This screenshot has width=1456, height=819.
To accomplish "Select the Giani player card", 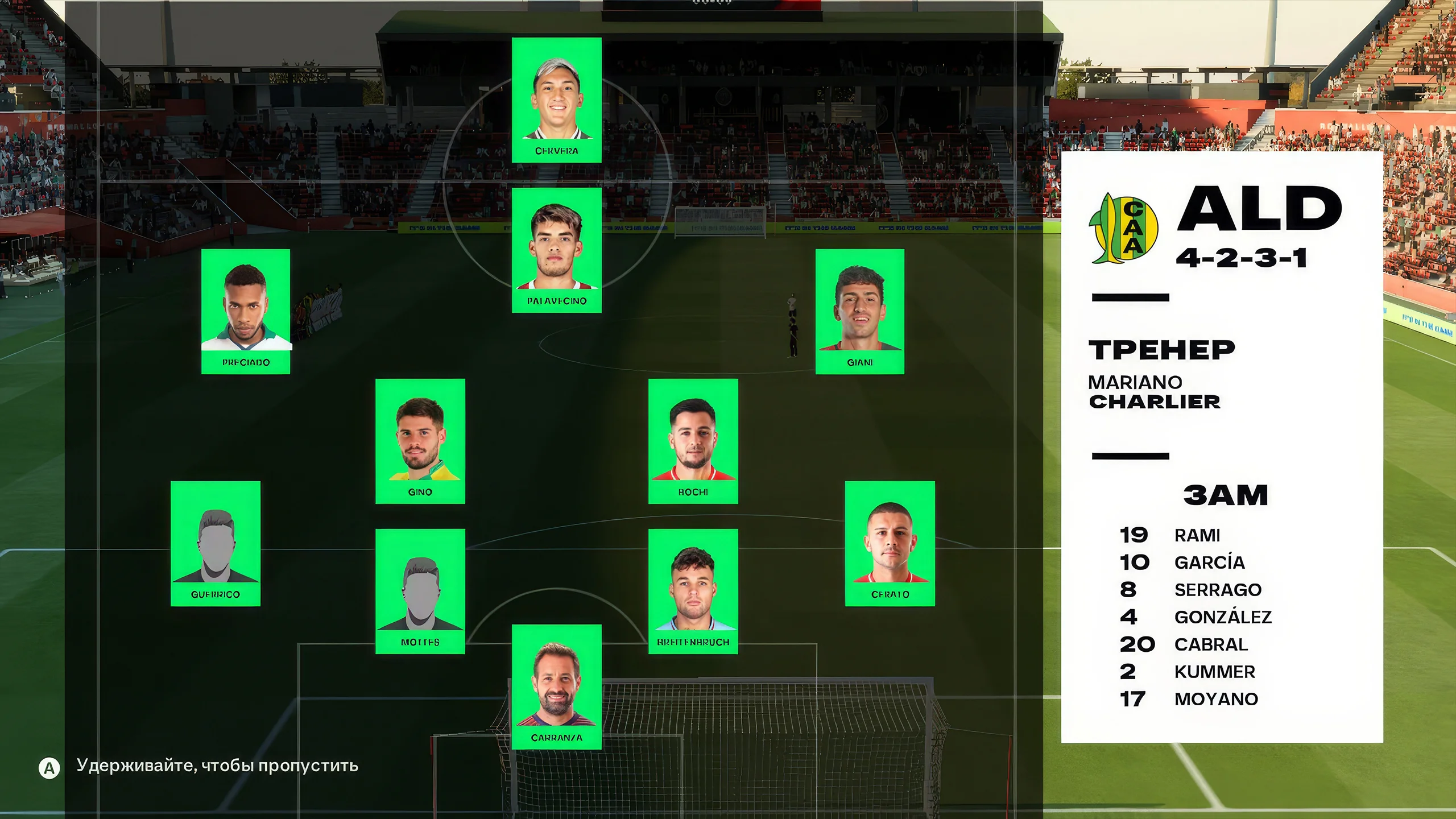I will (859, 312).
